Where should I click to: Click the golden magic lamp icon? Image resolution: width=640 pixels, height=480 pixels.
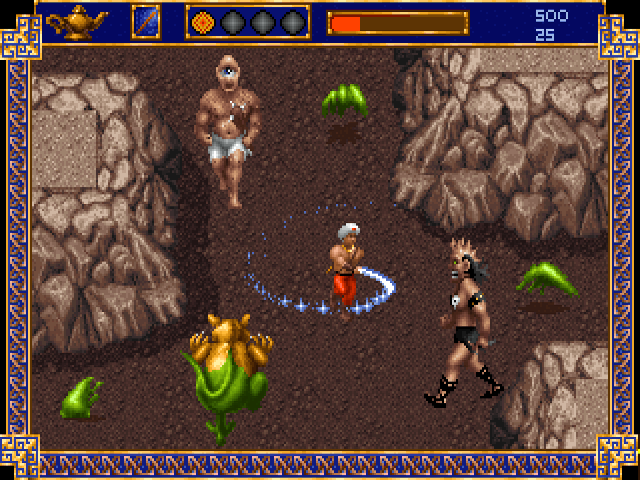point(78,20)
